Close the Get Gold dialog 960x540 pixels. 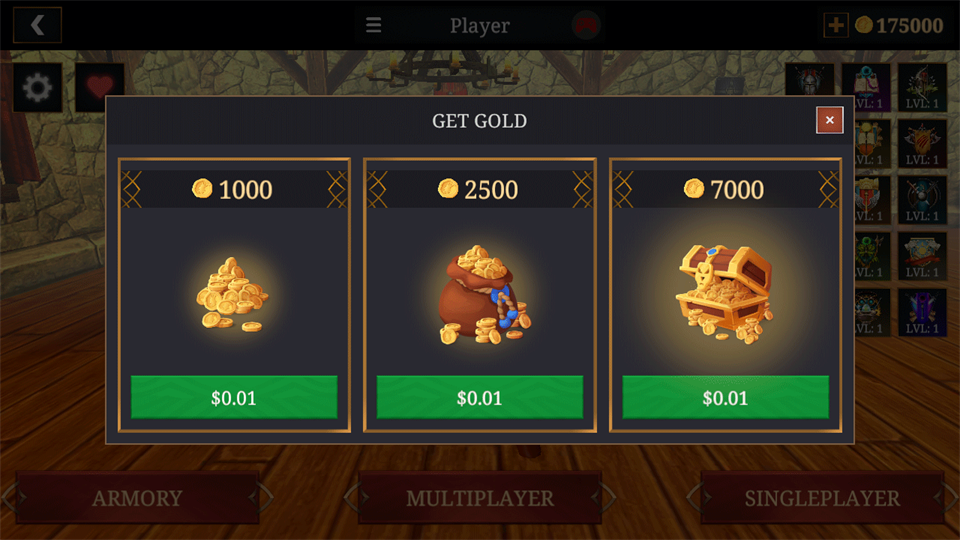[x=829, y=121]
